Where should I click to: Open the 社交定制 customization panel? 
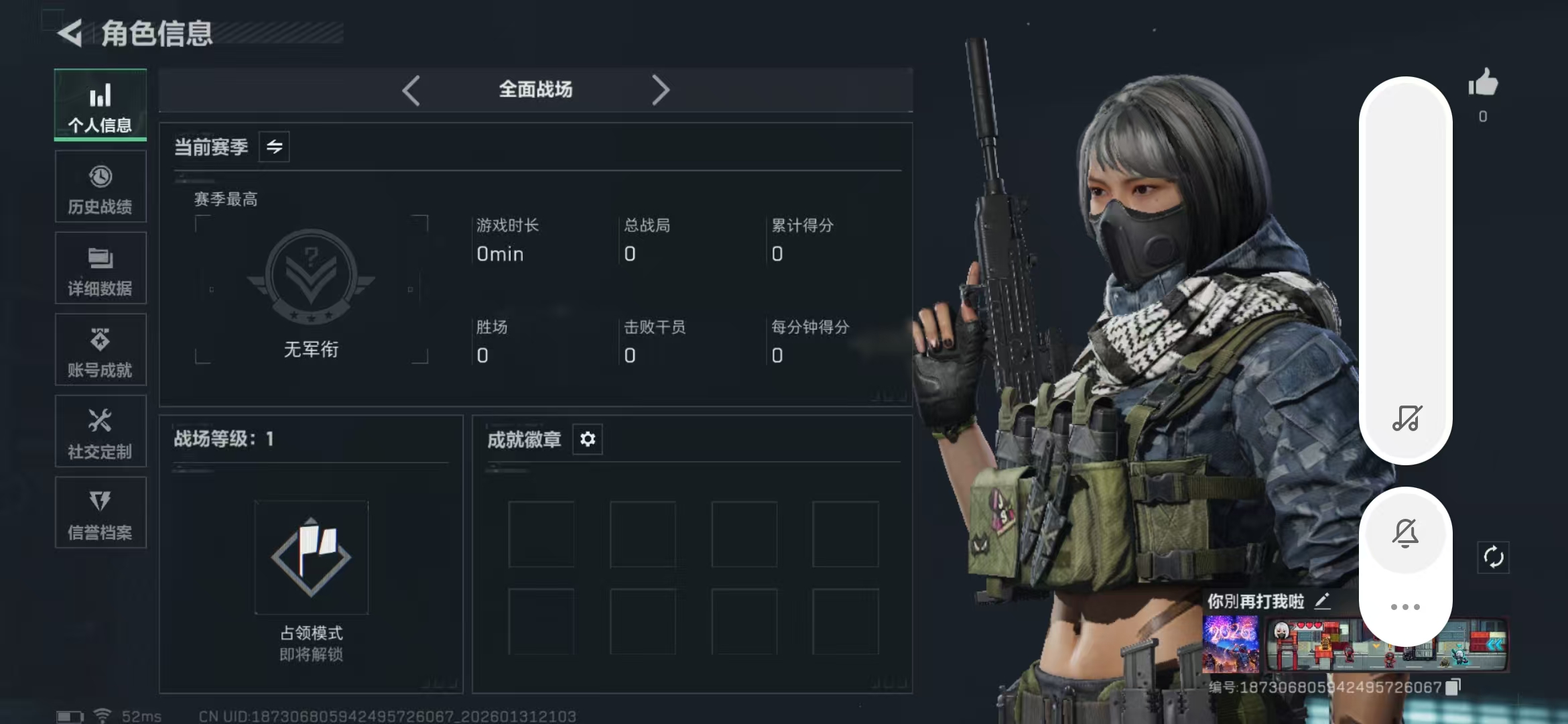pyautogui.click(x=100, y=431)
